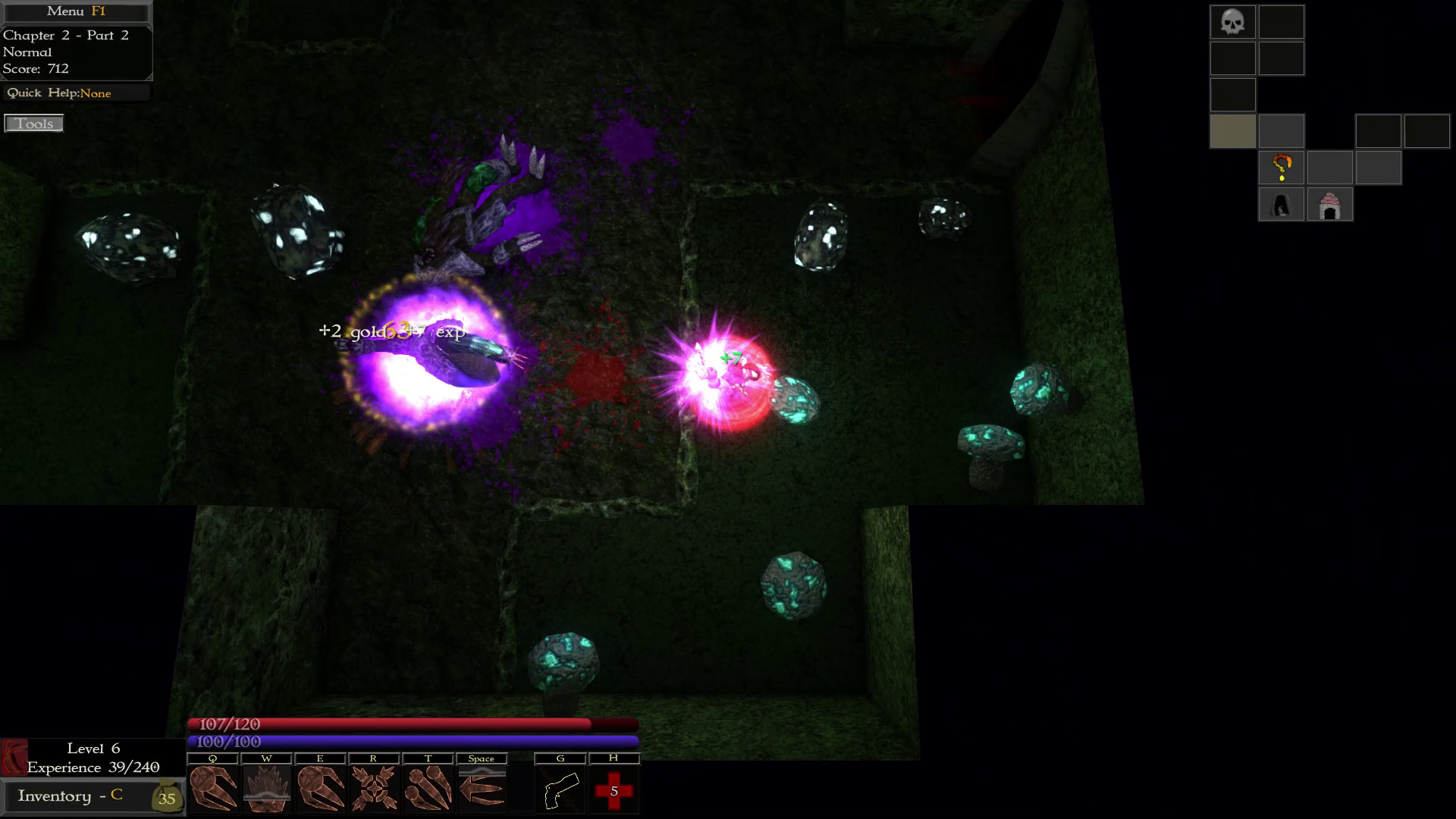Click the gold pouch showing 35
1456x819 pixels.
click(166, 798)
